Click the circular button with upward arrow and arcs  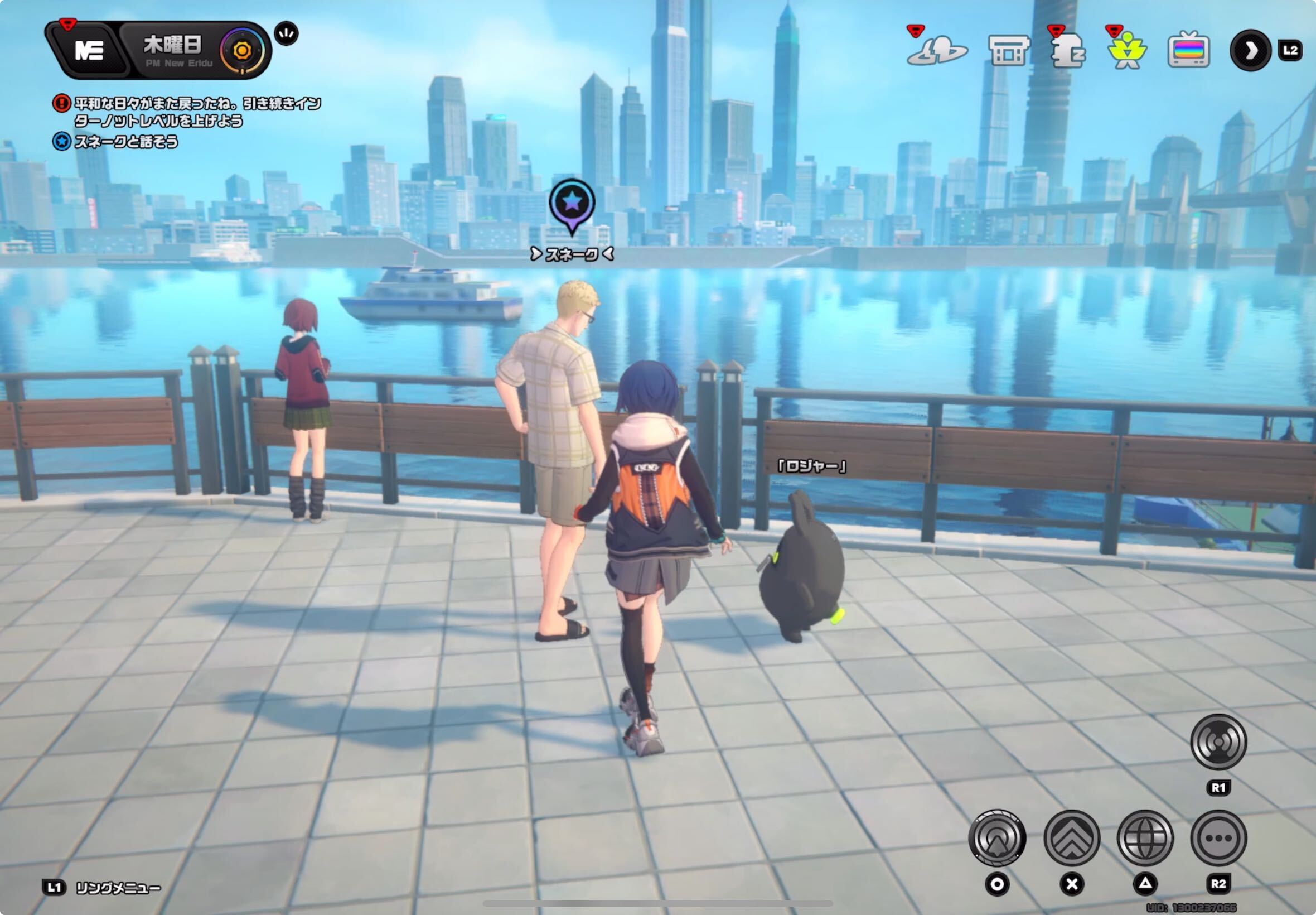pyautogui.click(x=997, y=837)
